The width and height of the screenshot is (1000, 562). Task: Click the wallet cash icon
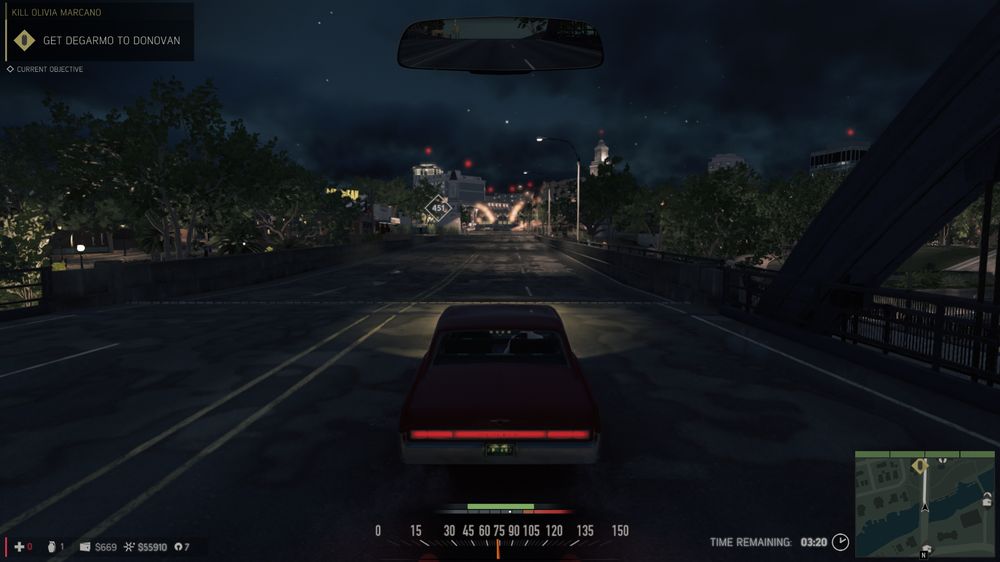85,547
